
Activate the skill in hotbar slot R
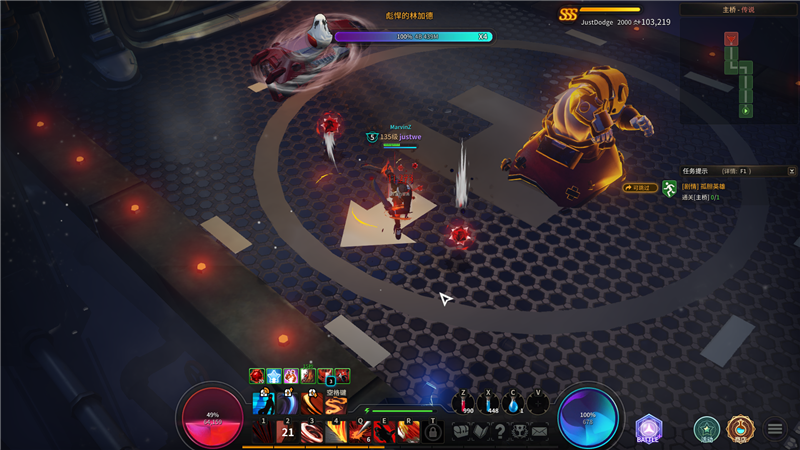408,431
